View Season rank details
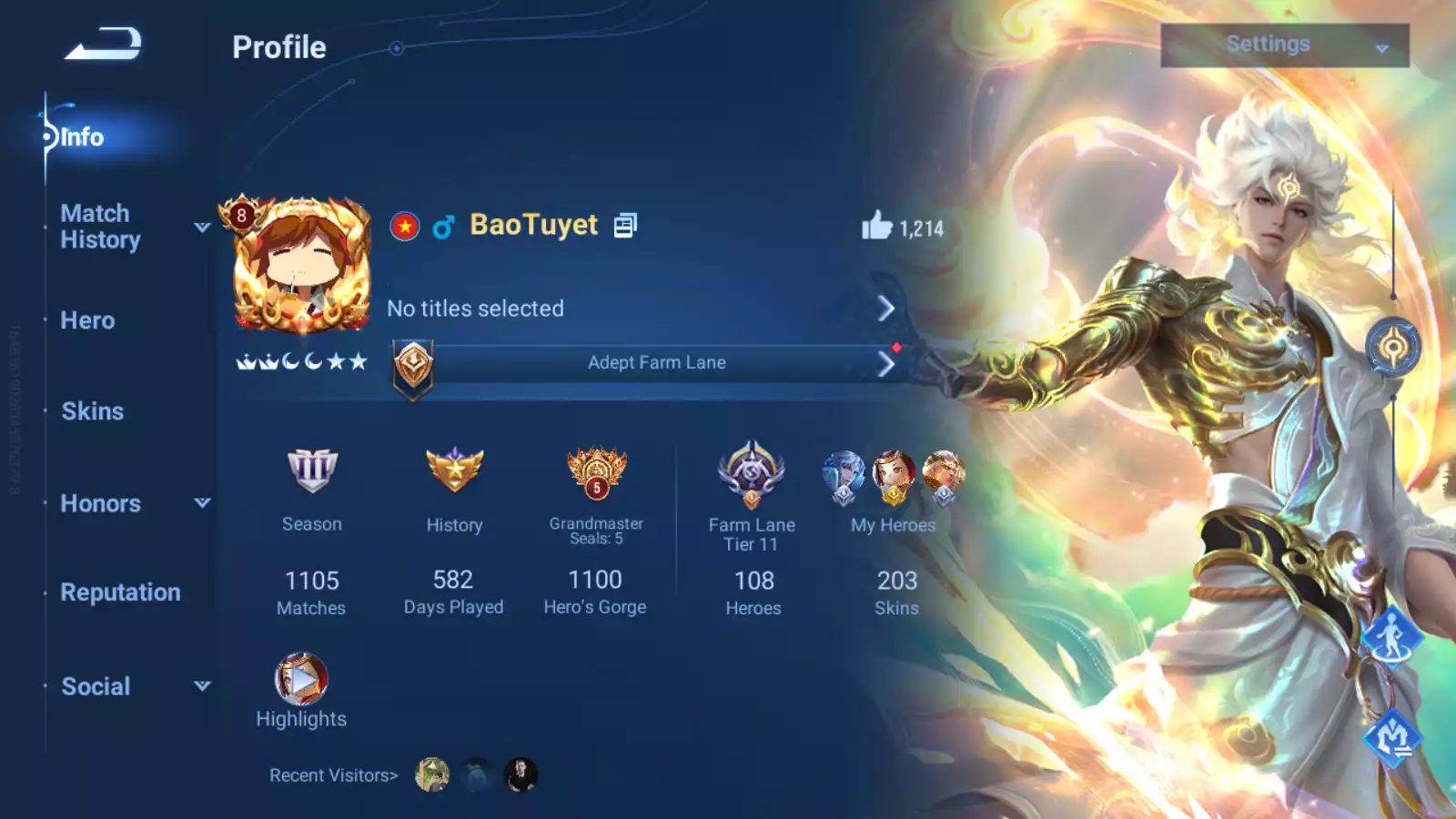The height and width of the screenshot is (819, 1456). pos(312,470)
